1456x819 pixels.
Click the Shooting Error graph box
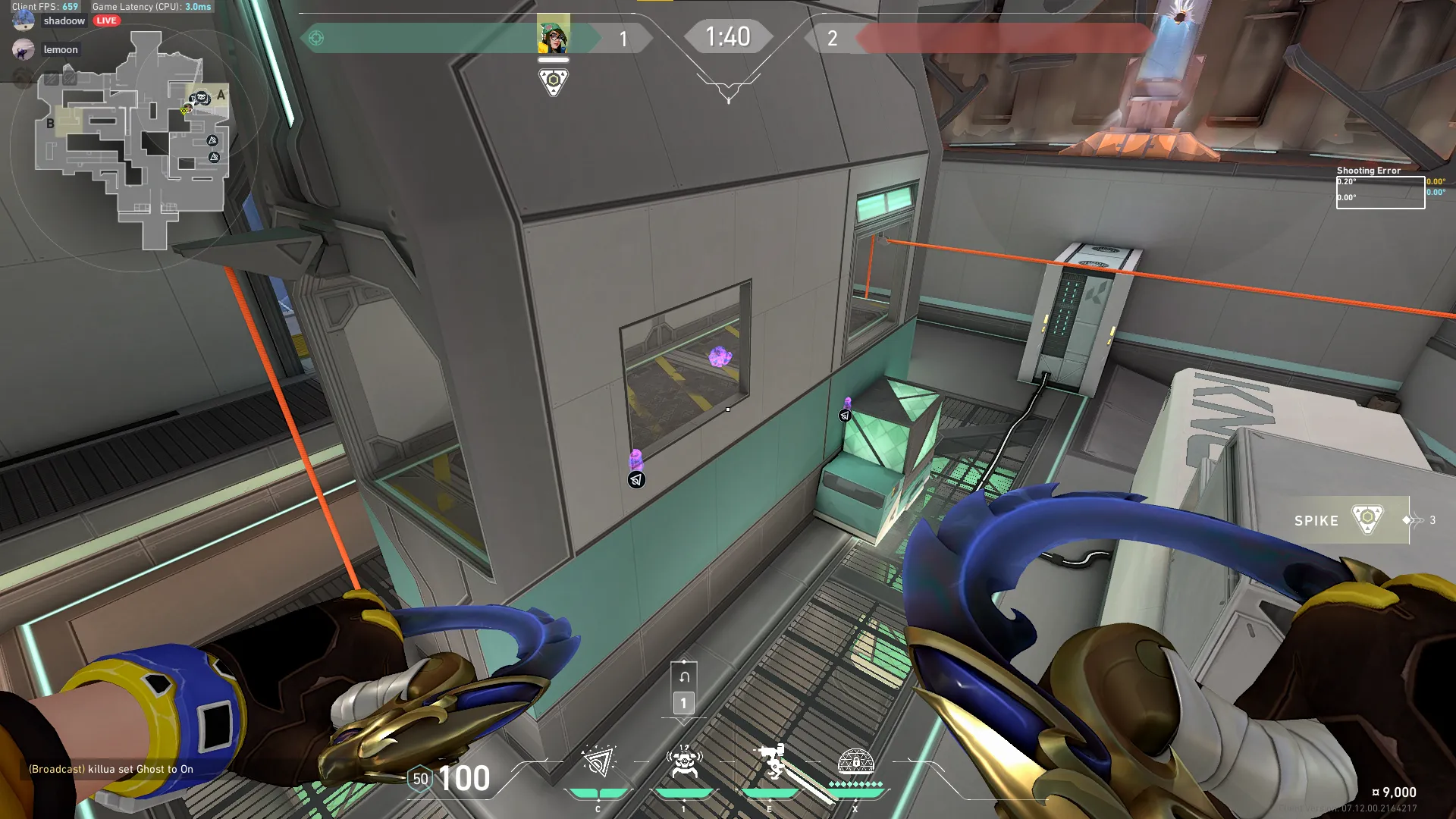1380,193
